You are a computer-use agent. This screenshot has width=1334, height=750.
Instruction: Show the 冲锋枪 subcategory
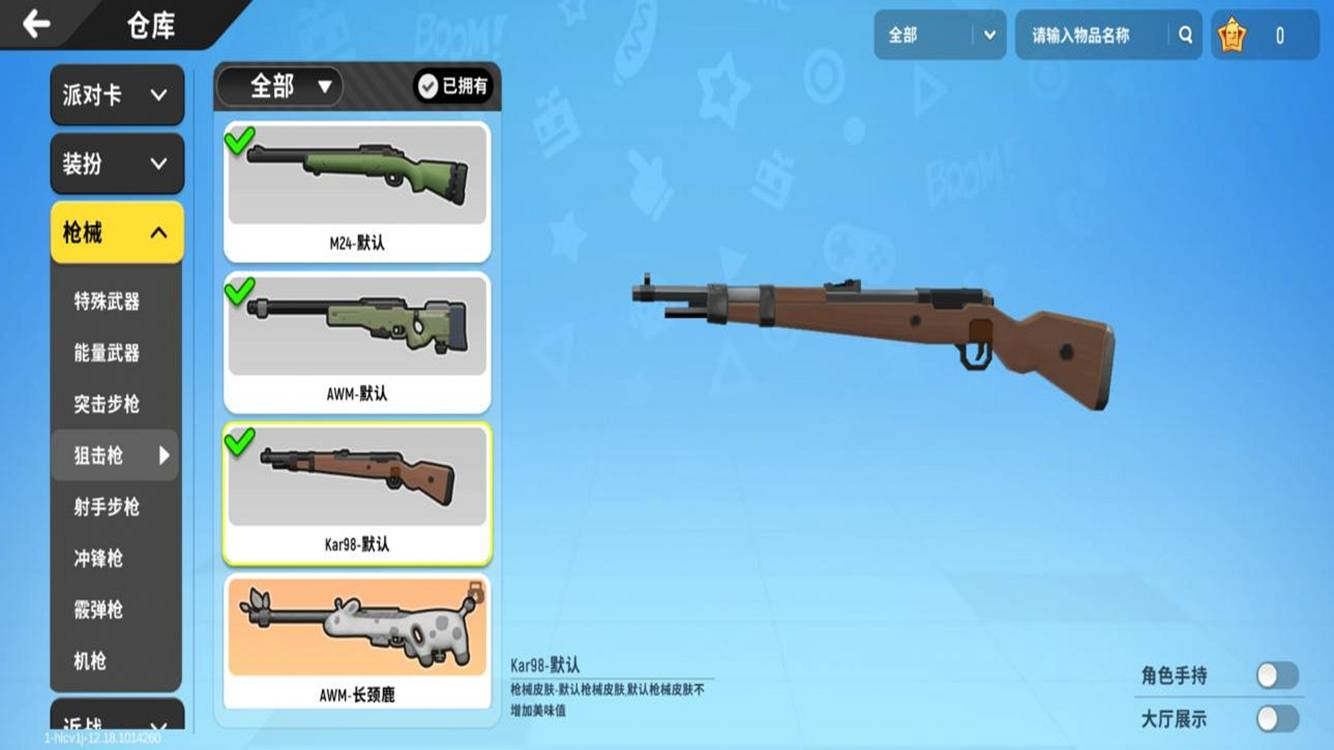[x=99, y=558]
